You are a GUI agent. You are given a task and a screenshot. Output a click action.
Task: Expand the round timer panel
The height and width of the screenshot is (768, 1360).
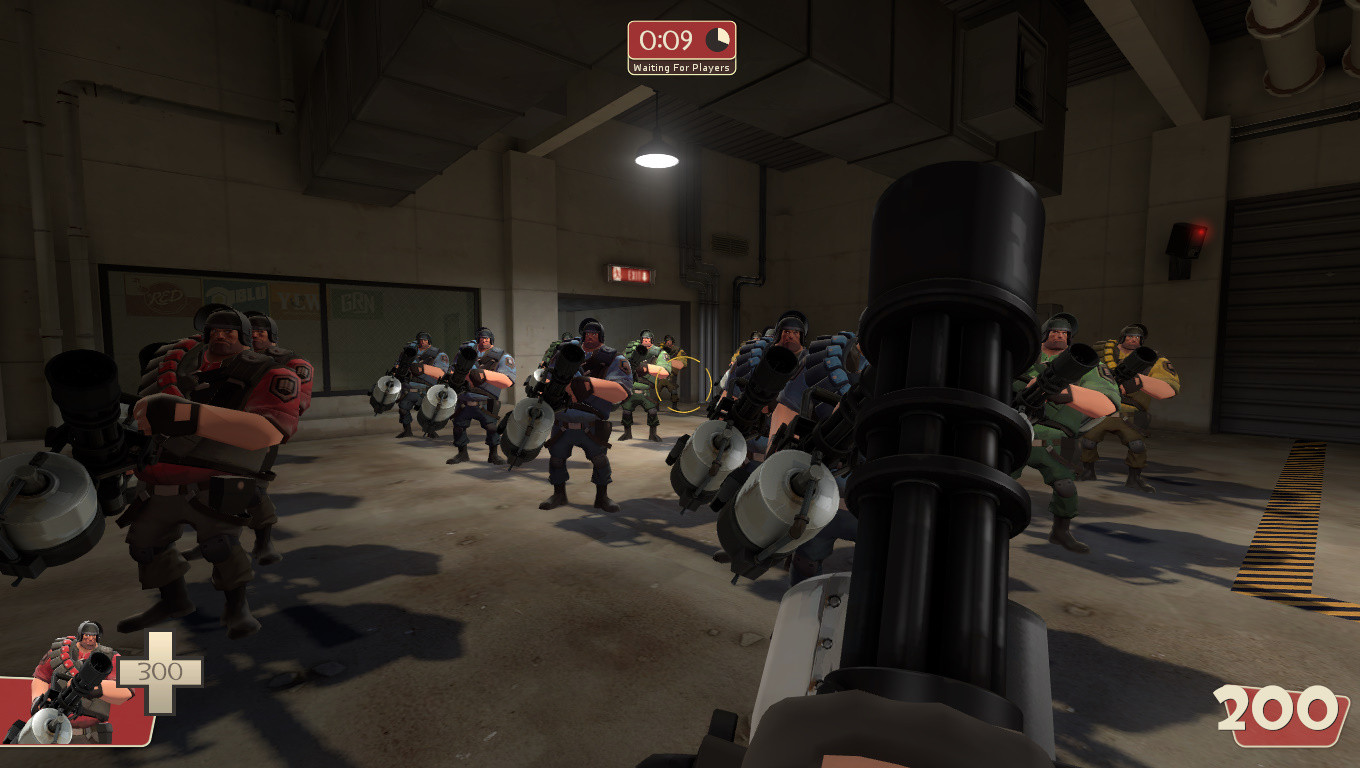coord(682,41)
